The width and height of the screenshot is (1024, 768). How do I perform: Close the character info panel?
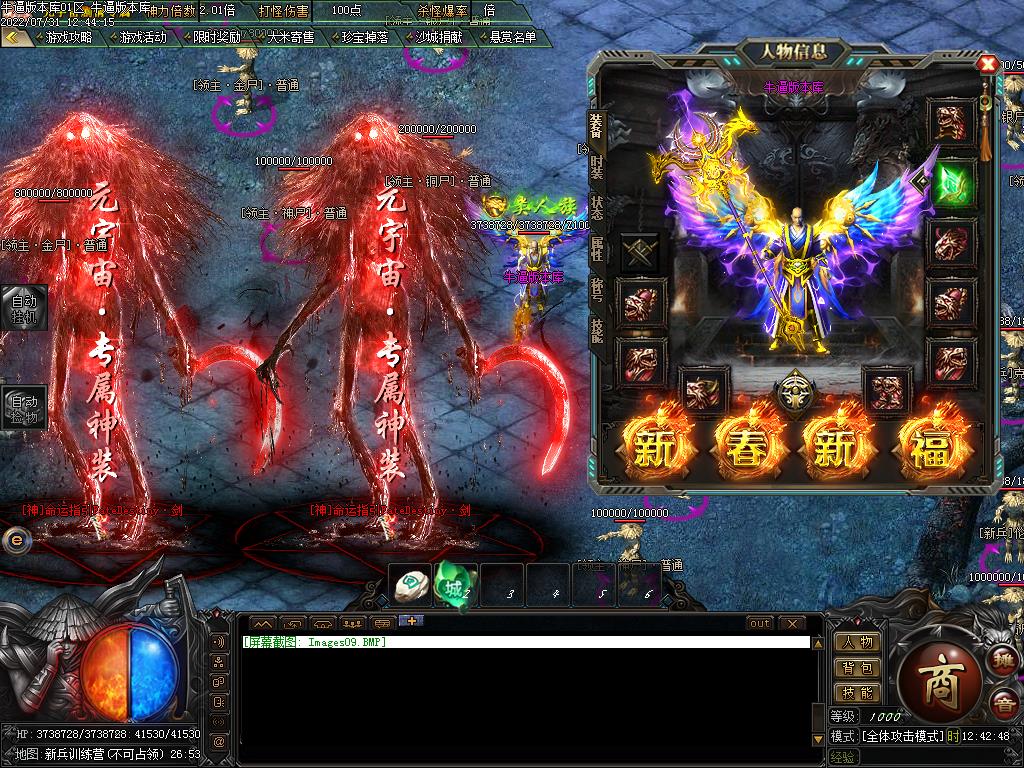(x=988, y=64)
